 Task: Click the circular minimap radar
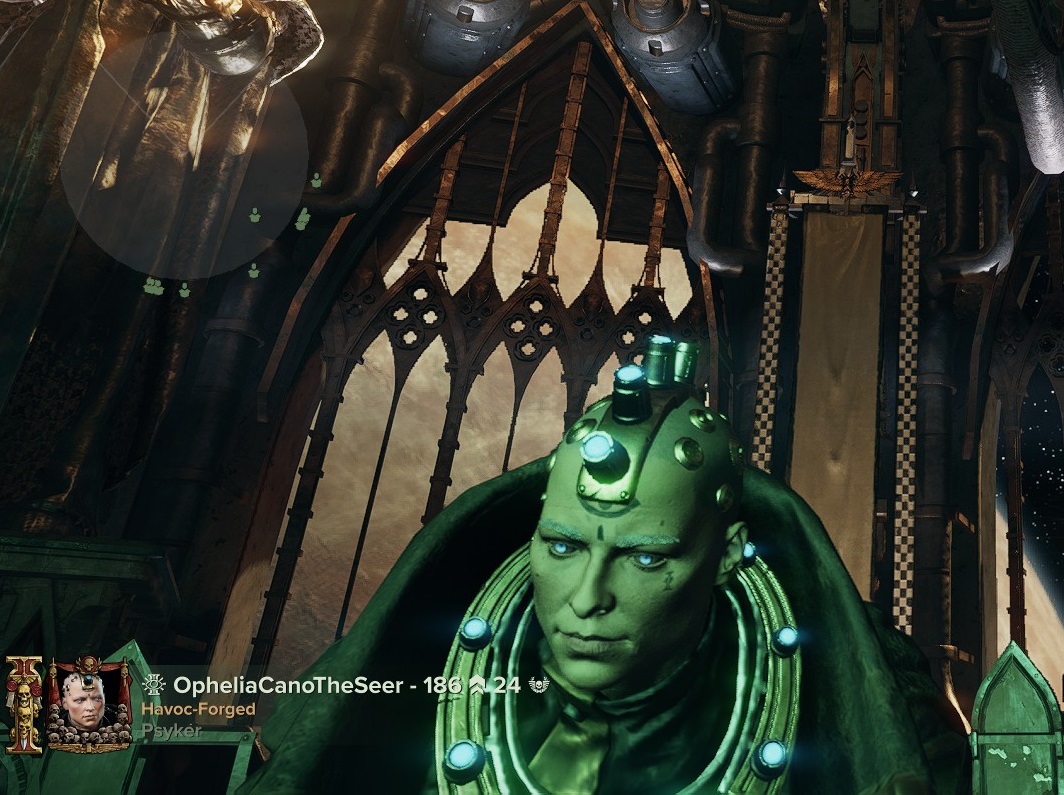point(184,155)
